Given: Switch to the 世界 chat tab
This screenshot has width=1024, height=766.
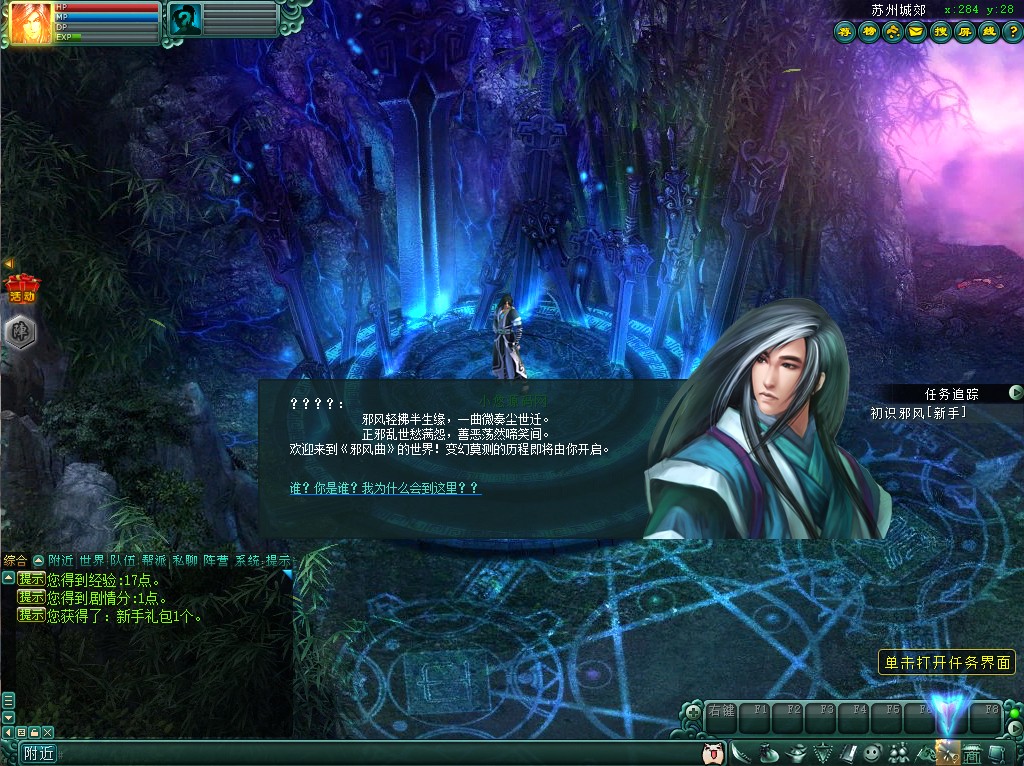Looking at the screenshot, I should point(92,561).
